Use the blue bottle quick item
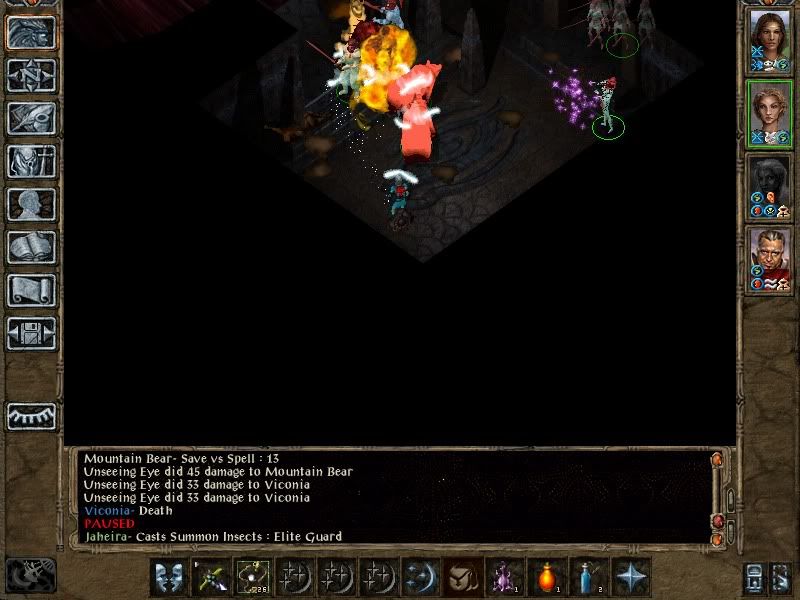Screen dimensions: 800x600 point(589,577)
